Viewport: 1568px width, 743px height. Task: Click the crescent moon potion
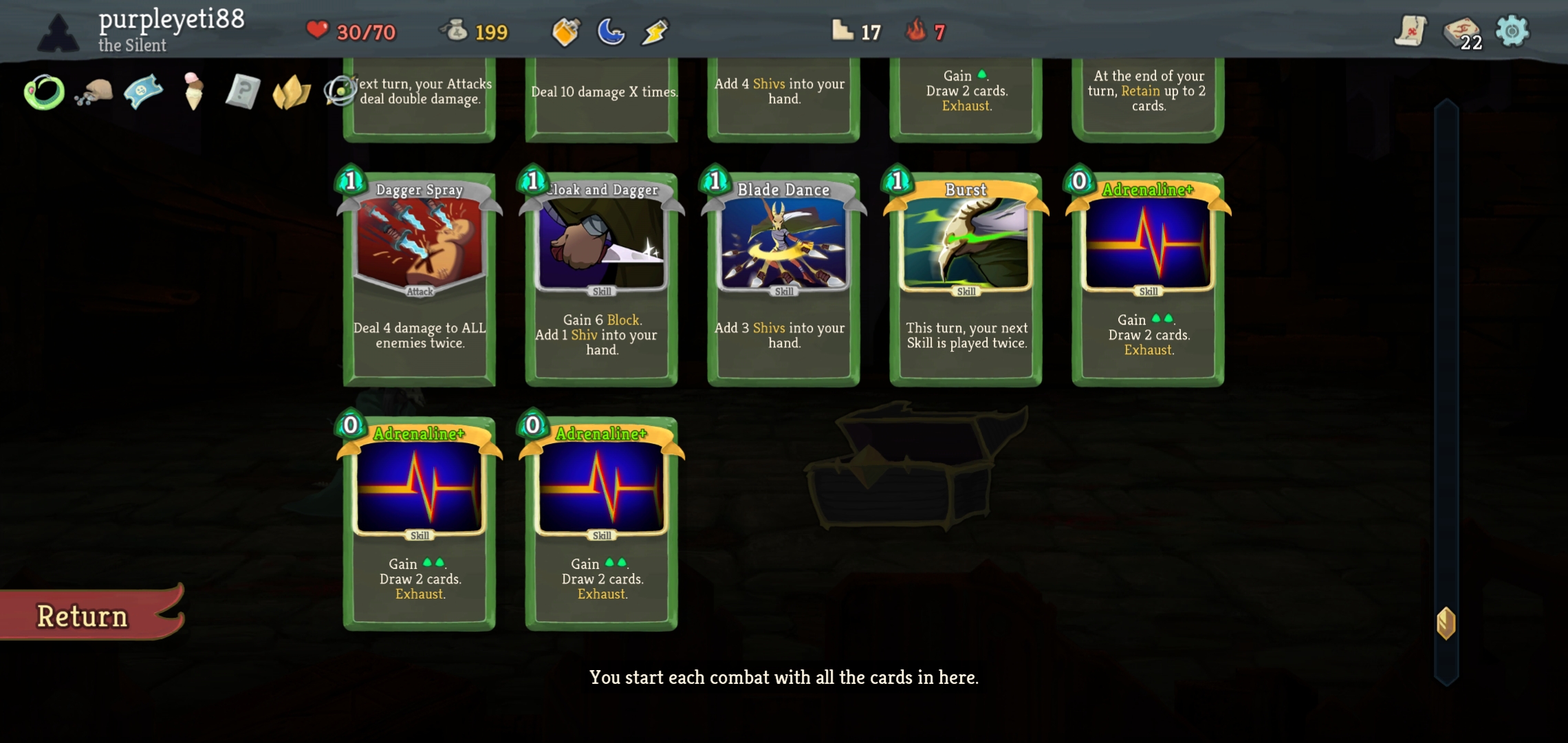[610, 31]
